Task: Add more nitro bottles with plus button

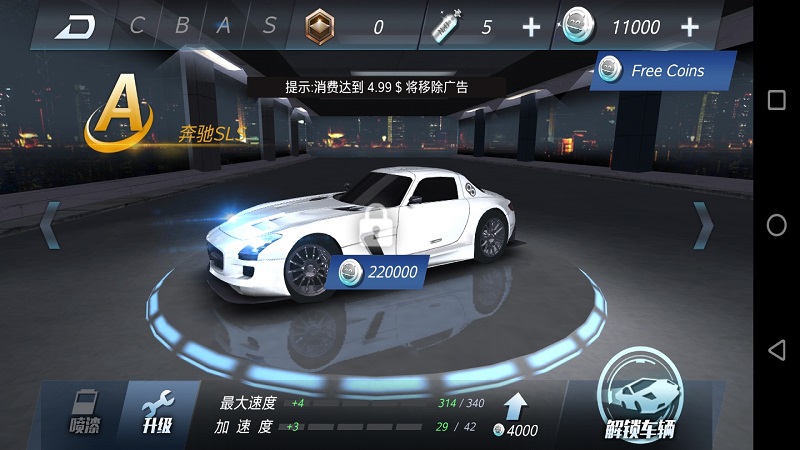Action: 530,27
